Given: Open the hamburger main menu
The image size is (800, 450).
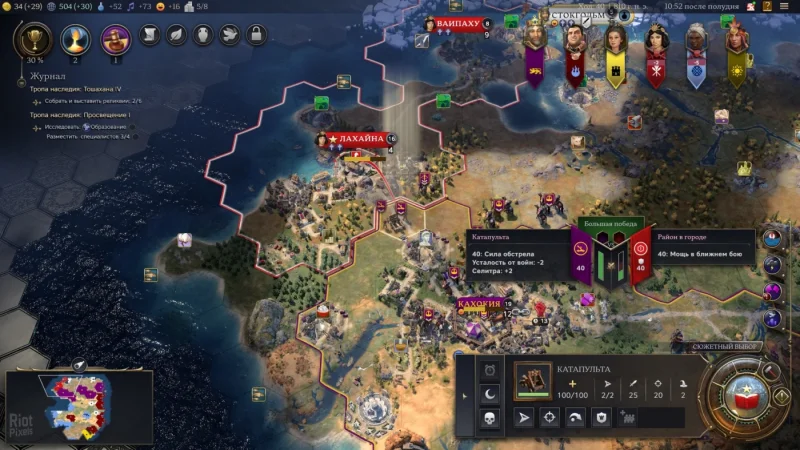Looking at the screenshot, I should click(786, 6).
